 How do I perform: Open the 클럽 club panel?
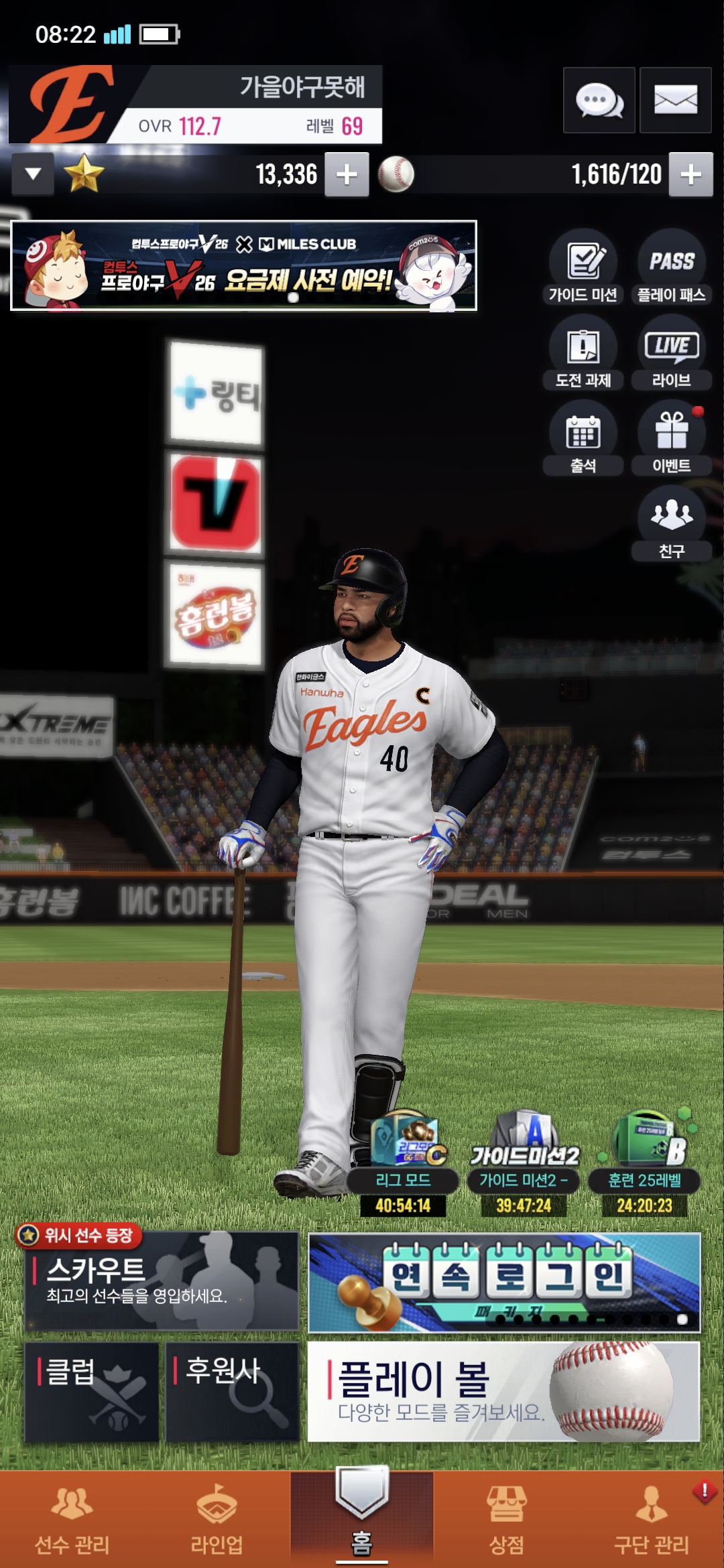[92, 1391]
